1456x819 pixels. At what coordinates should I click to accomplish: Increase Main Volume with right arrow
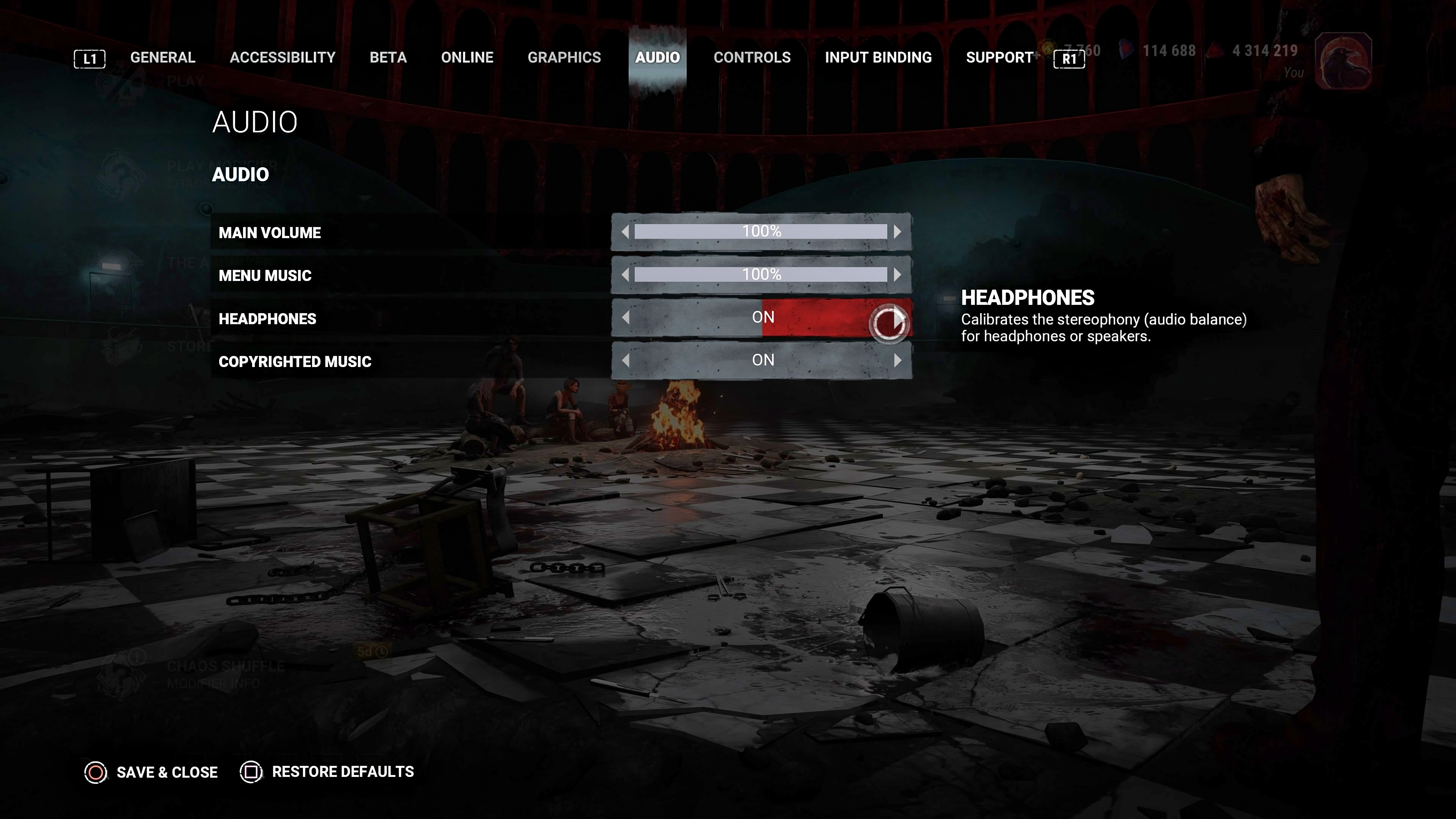(897, 232)
